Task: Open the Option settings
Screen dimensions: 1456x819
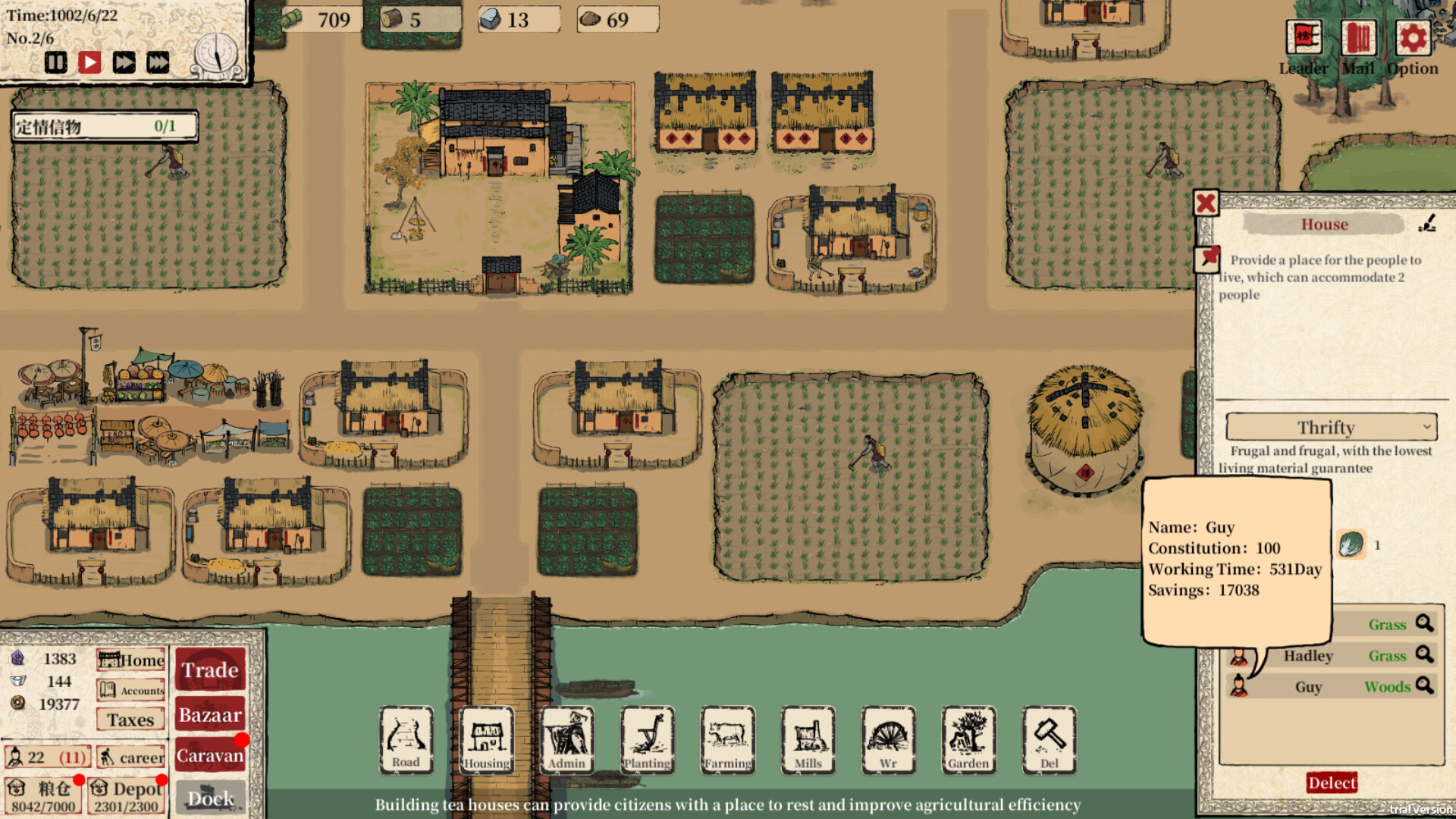Action: tap(1412, 38)
